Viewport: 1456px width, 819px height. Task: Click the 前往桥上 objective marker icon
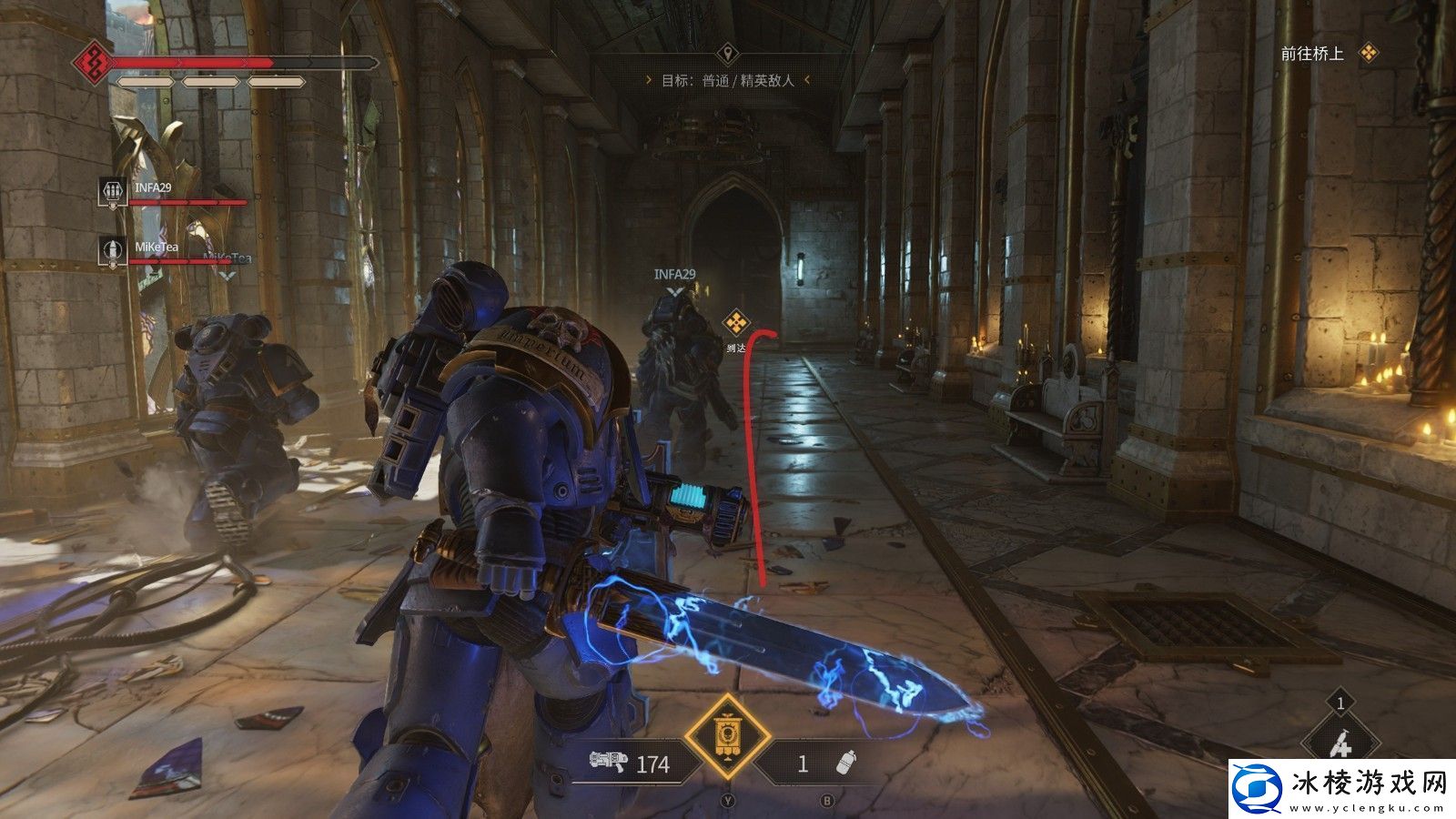click(1368, 54)
